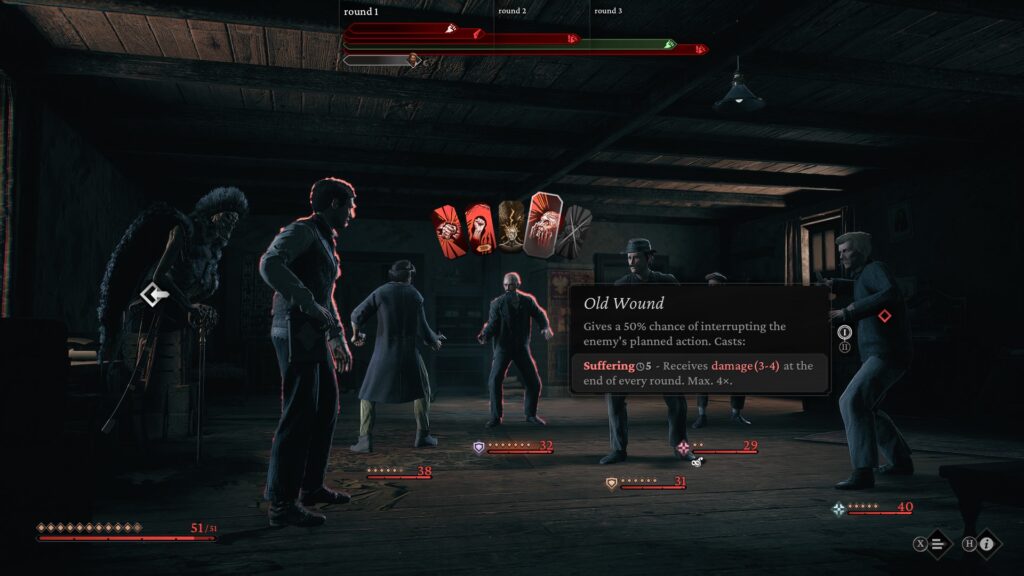Open the combat log list button
The width and height of the screenshot is (1024, 576).
938,544
